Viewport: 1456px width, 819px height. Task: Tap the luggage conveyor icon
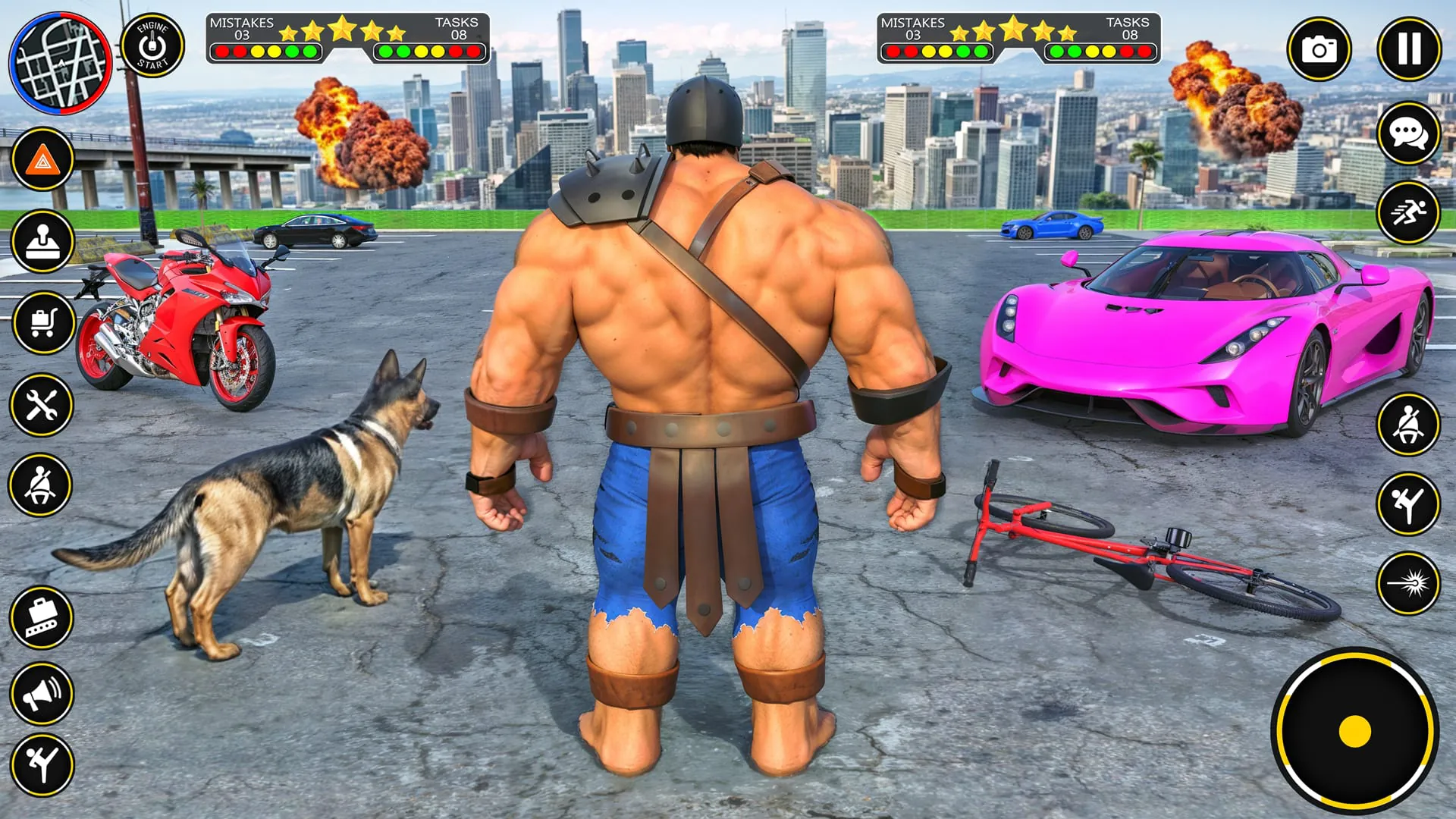point(42,615)
